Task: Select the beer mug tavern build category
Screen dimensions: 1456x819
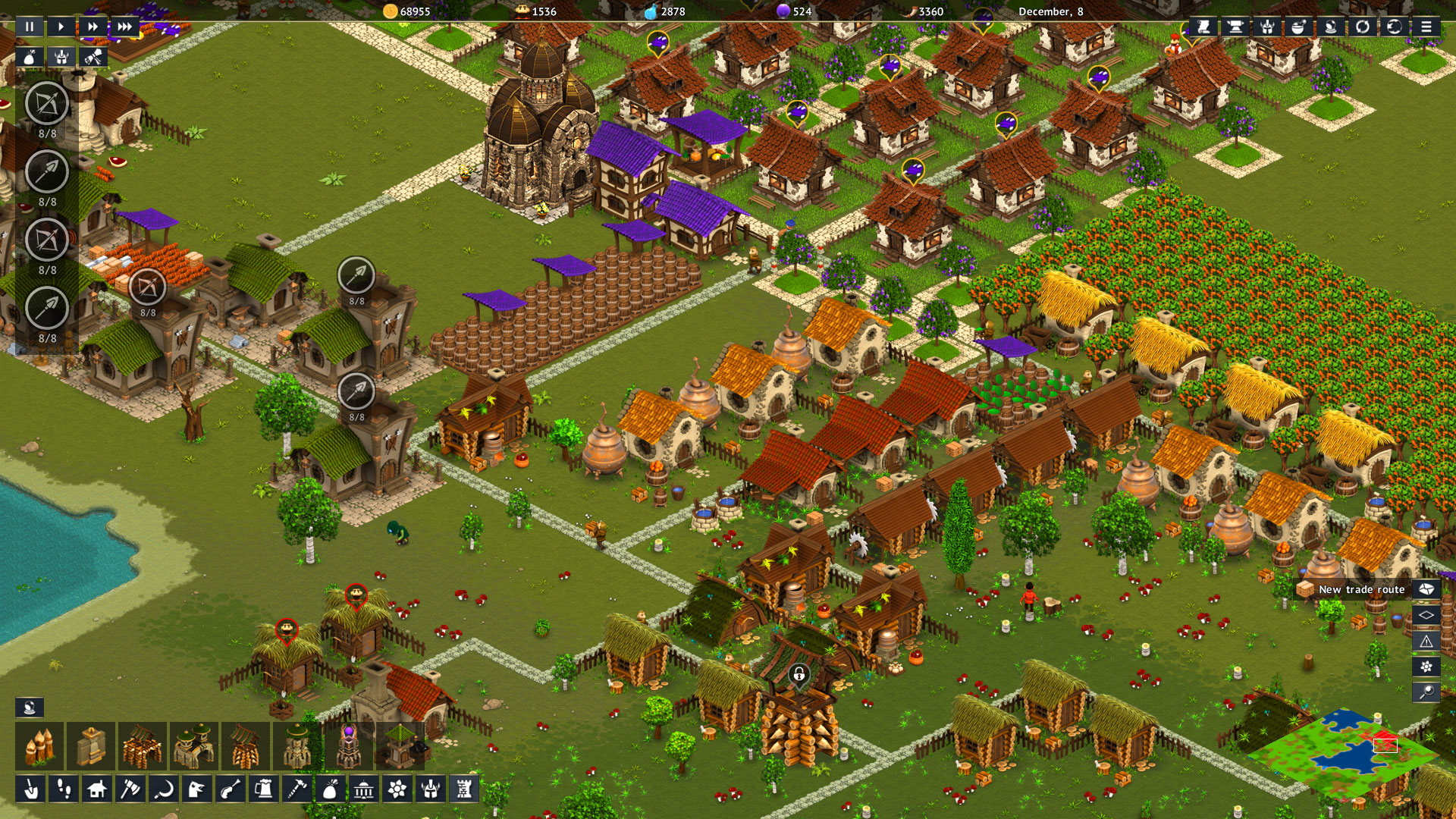Action: pyautogui.click(x=264, y=791)
